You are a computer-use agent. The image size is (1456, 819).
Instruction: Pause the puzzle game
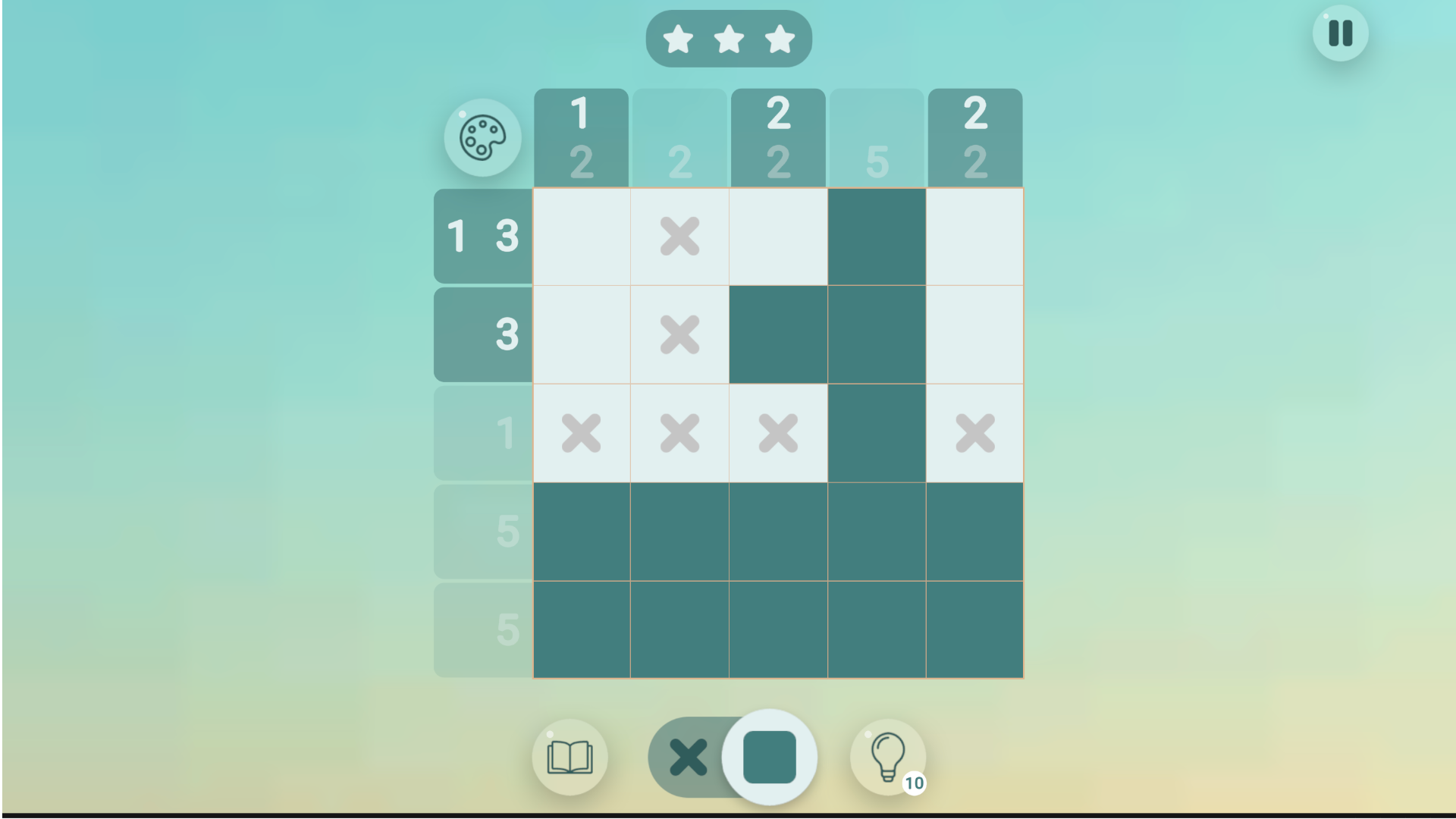(x=1339, y=33)
